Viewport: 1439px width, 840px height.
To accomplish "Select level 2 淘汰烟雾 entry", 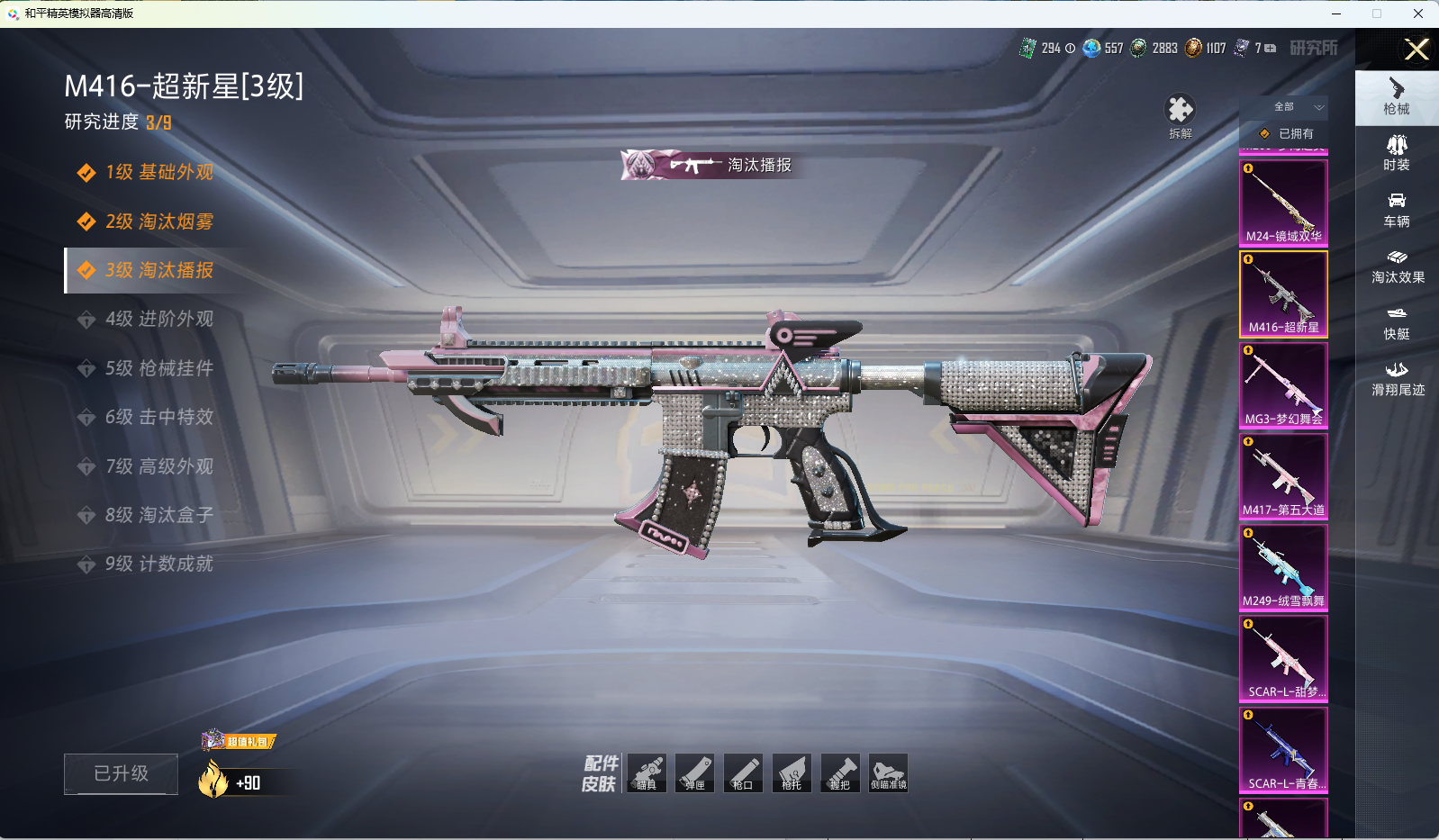I will pyautogui.click(x=158, y=221).
